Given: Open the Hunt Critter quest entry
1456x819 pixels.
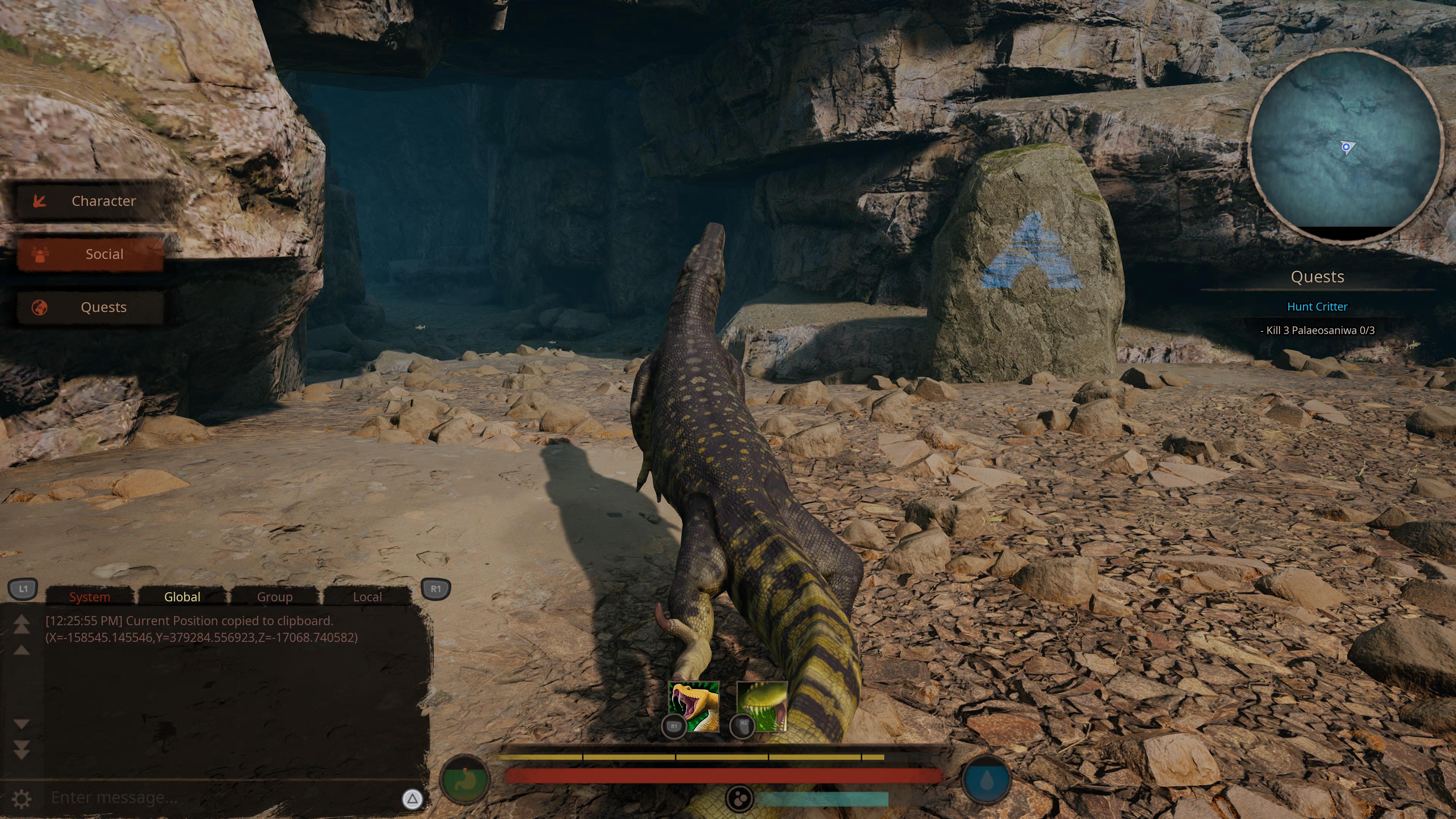Looking at the screenshot, I should pyautogui.click(x=1319, y=306).
